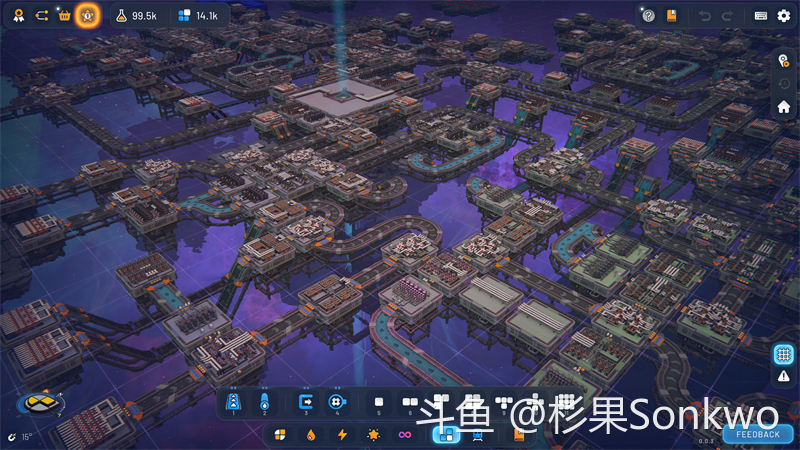Viewport: 800px width, 450px height.
Task: Redo the last undone action
Action: (x=729, y=15)
